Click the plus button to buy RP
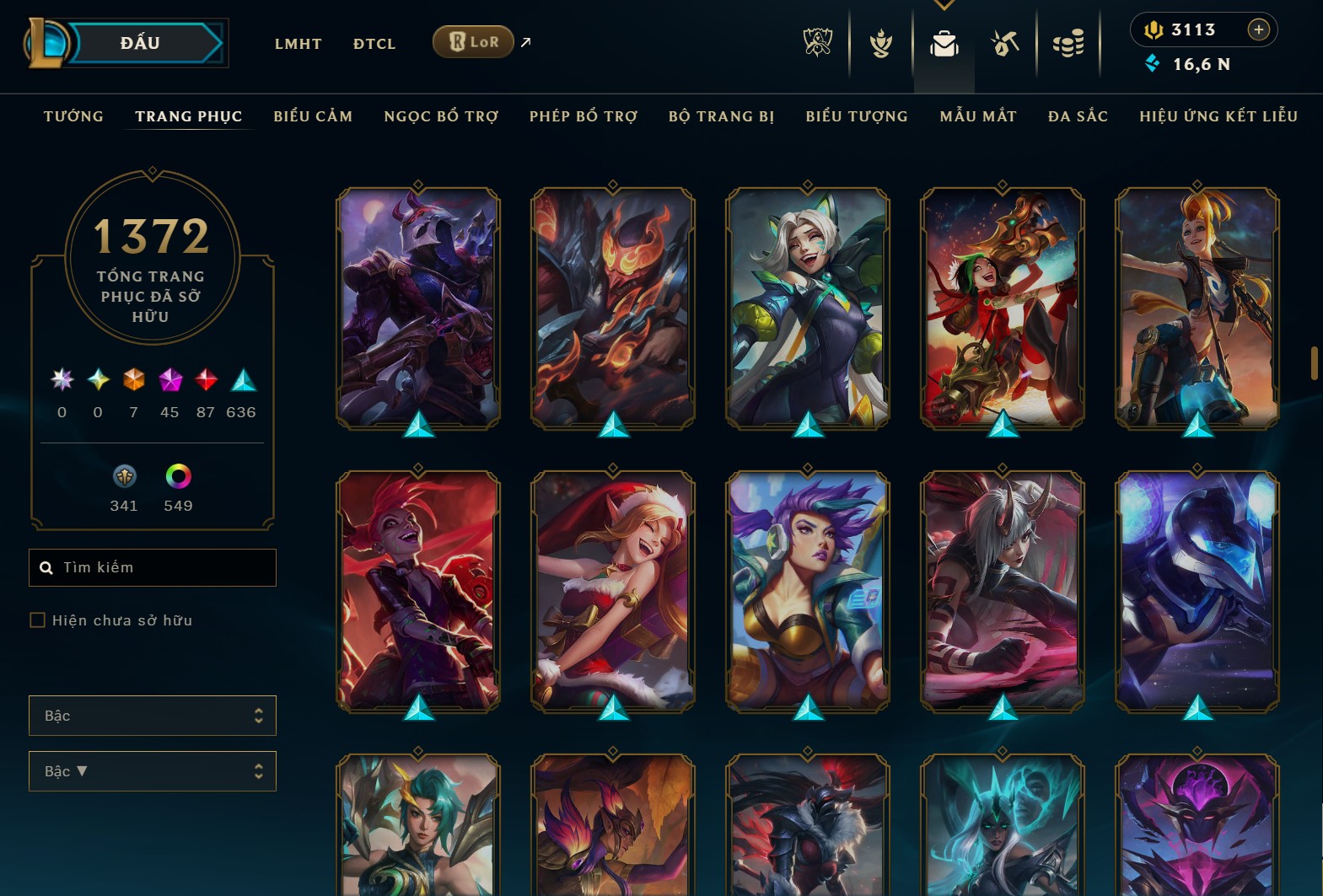This screenshot has width=1323, height=896. (1259, 30)
